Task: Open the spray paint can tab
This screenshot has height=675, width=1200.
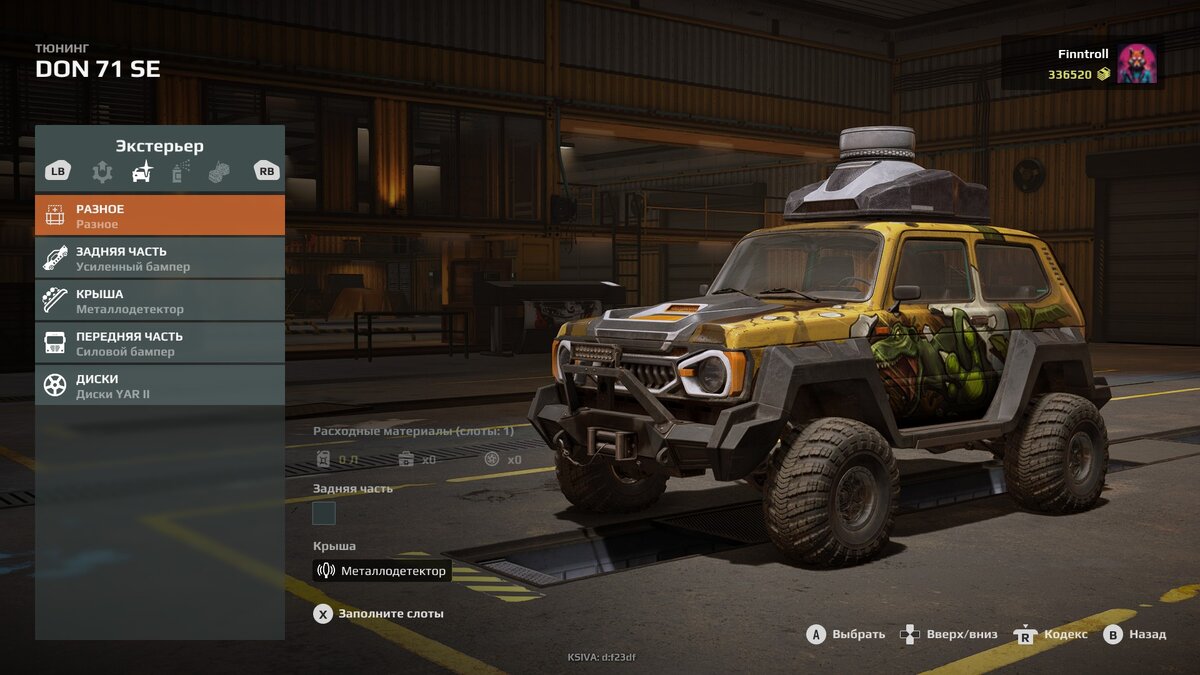Action: point(181,172)
